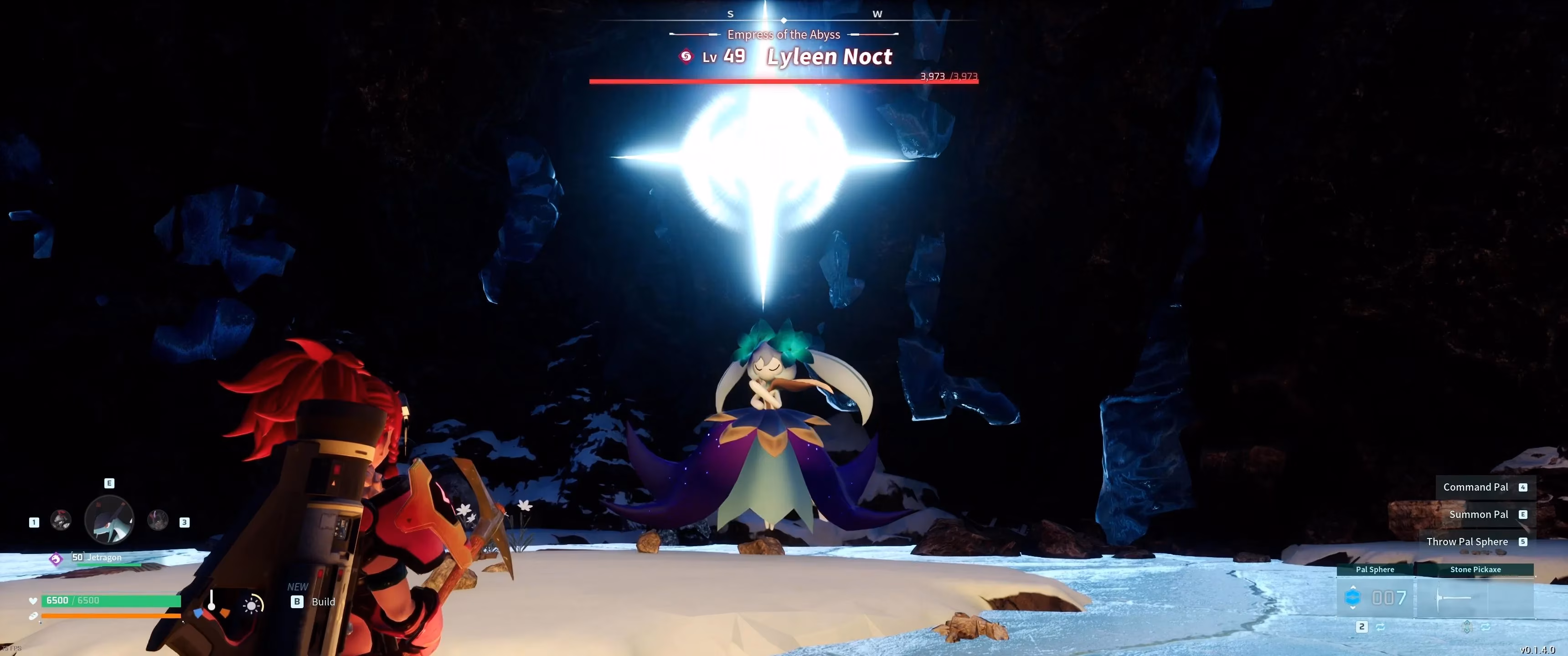The image size is (1568, 656).
Task: Switch to the Pal Sphere hotbar tab
Action: [1374, 569]
